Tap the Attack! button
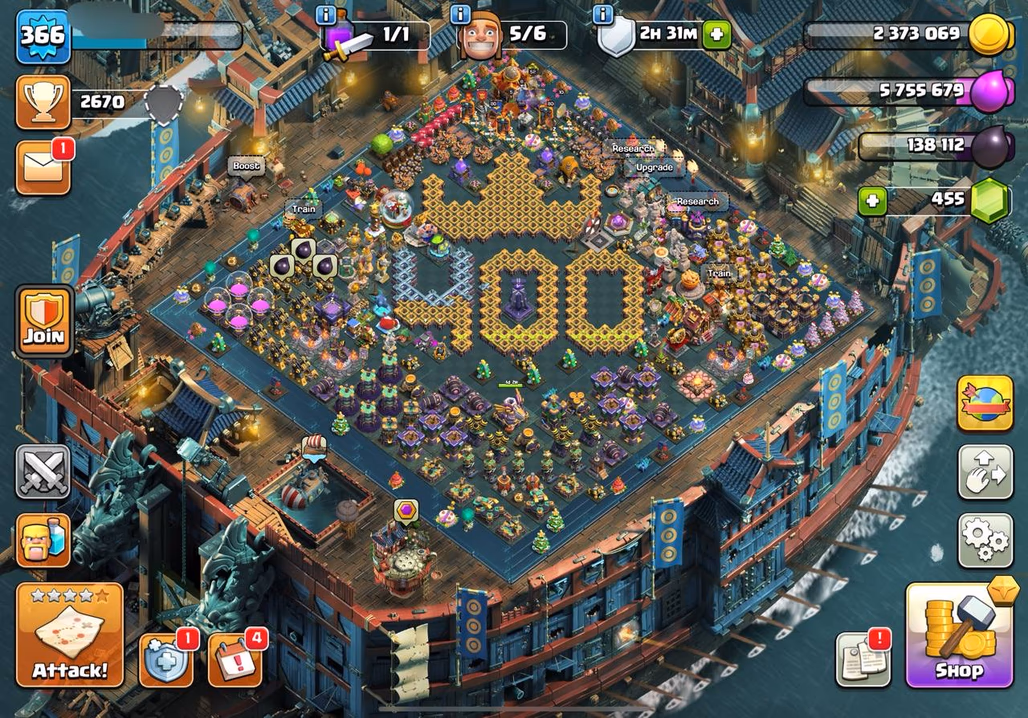1028x718 pixels. tap(69, 635)
